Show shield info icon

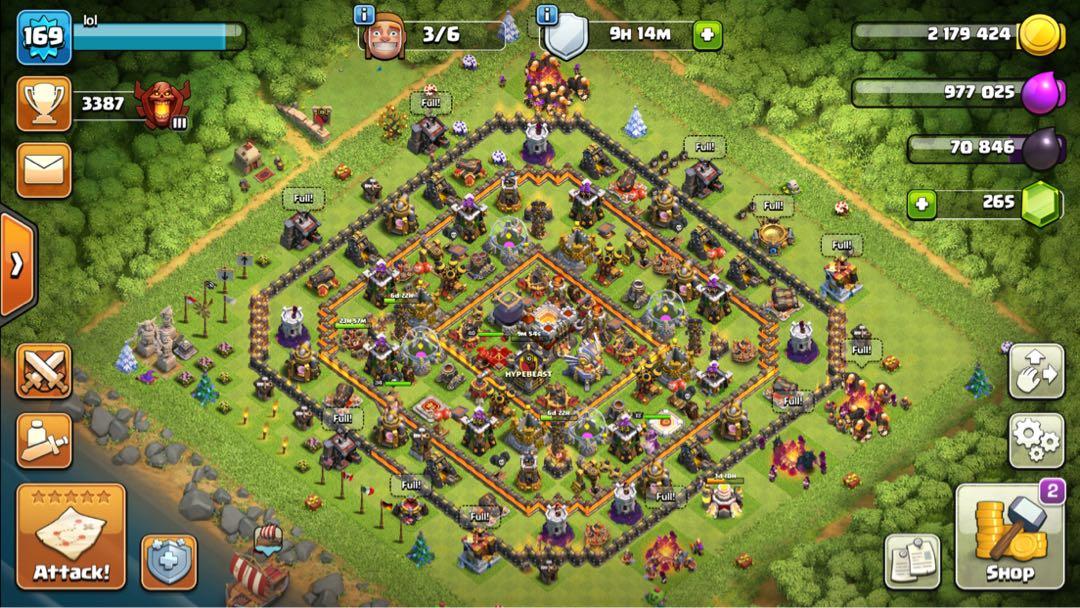click(546, 14)
